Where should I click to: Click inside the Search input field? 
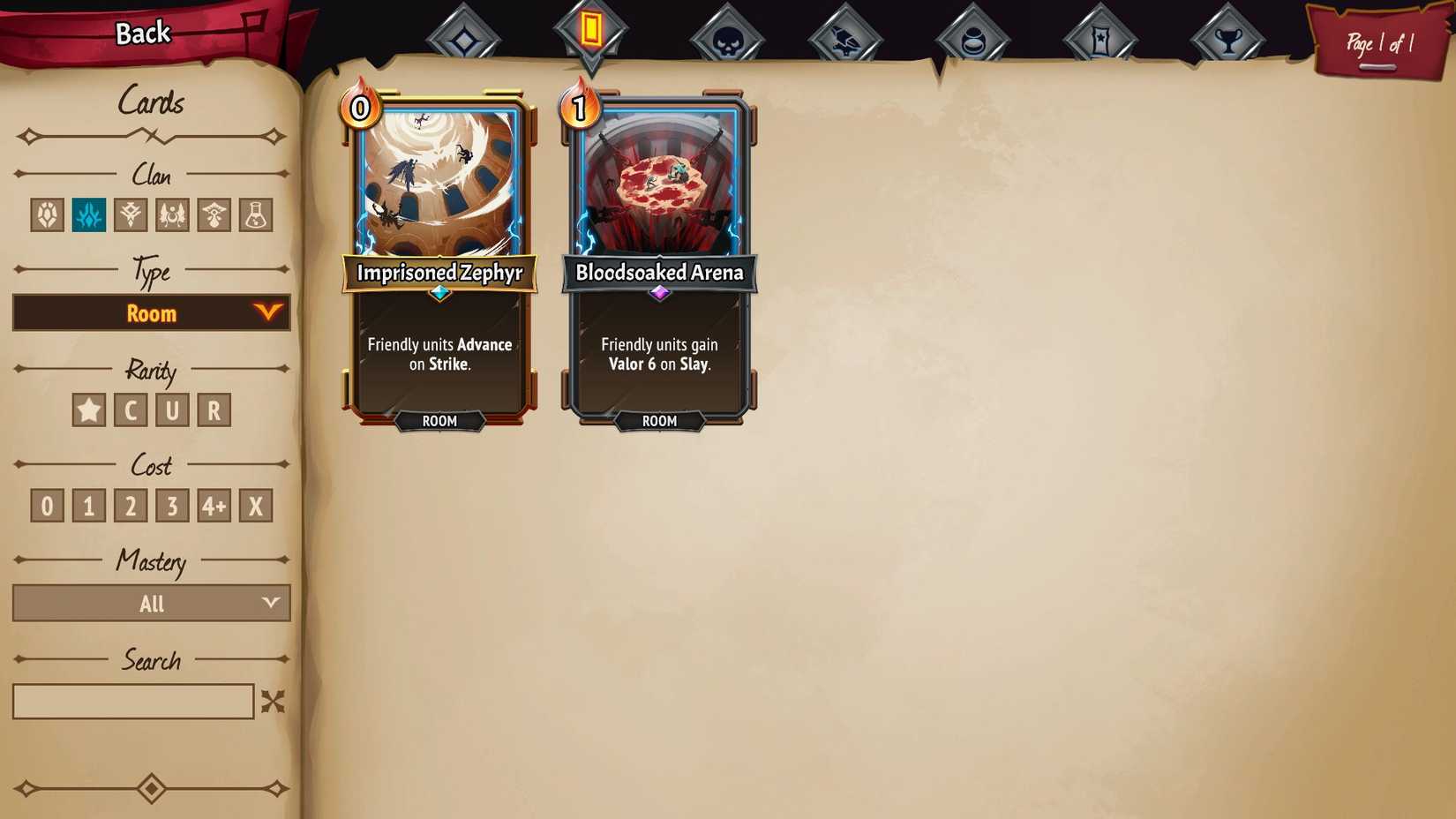tap(132, 701)
